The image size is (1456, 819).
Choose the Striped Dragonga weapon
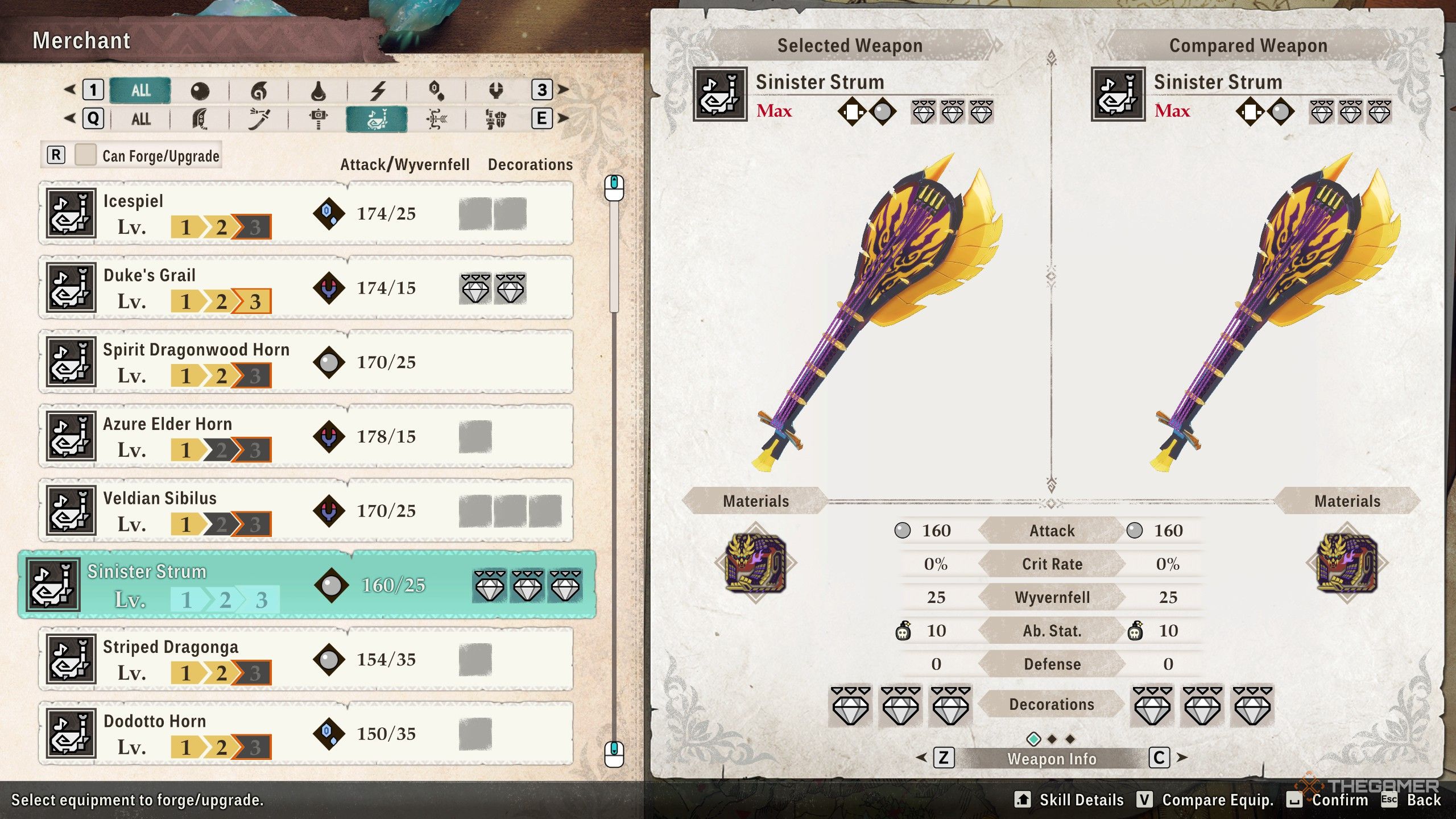[305, 660]
